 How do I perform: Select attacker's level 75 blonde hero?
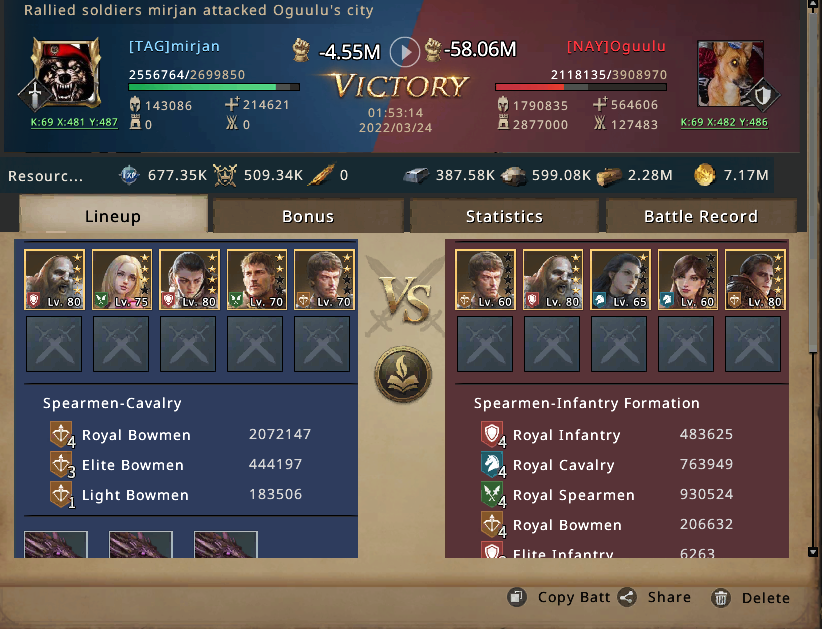click(122, 279)
